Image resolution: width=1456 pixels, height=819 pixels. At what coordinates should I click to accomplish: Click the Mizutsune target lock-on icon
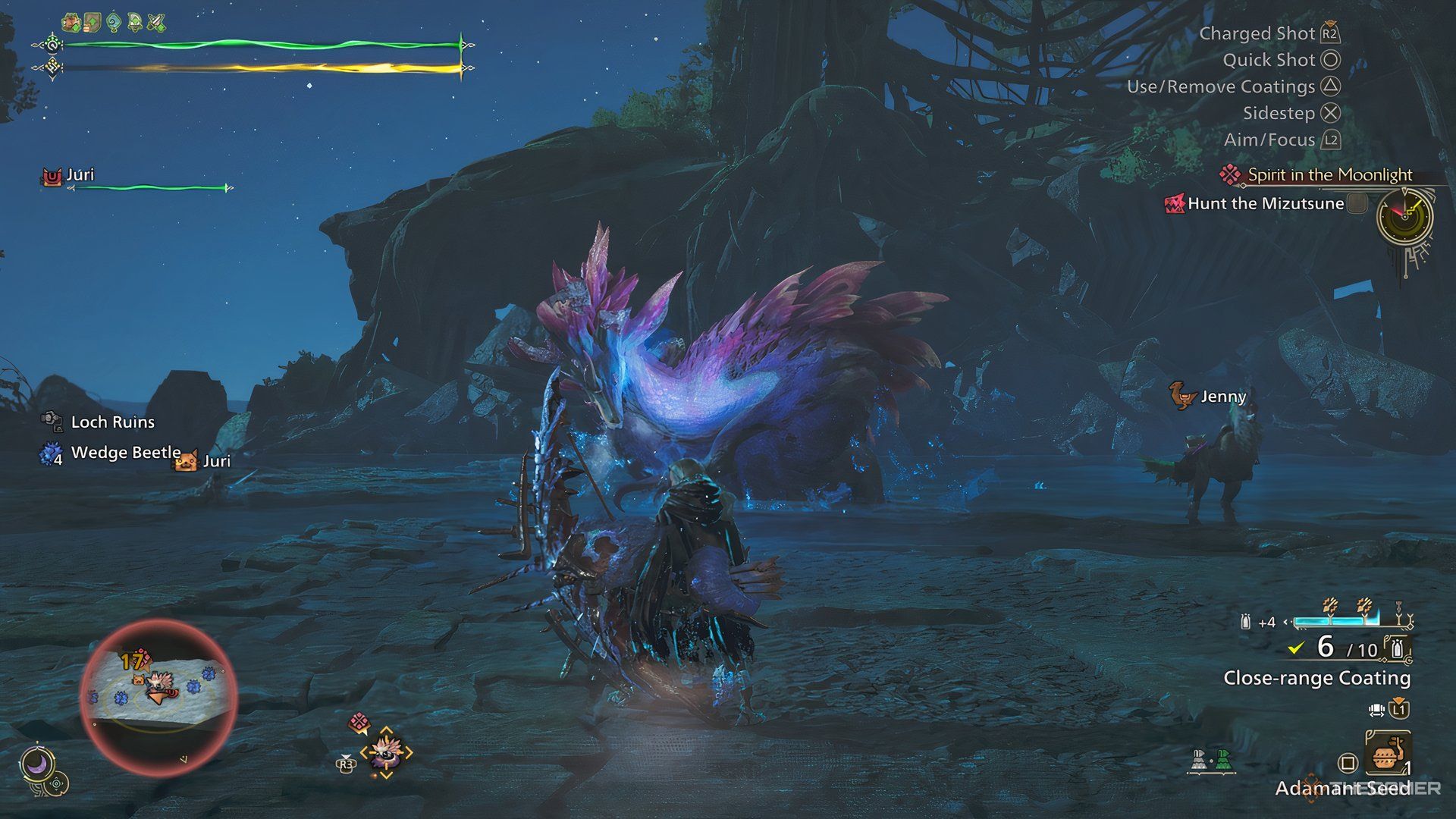pyautogui.click(x=385, y=752)
